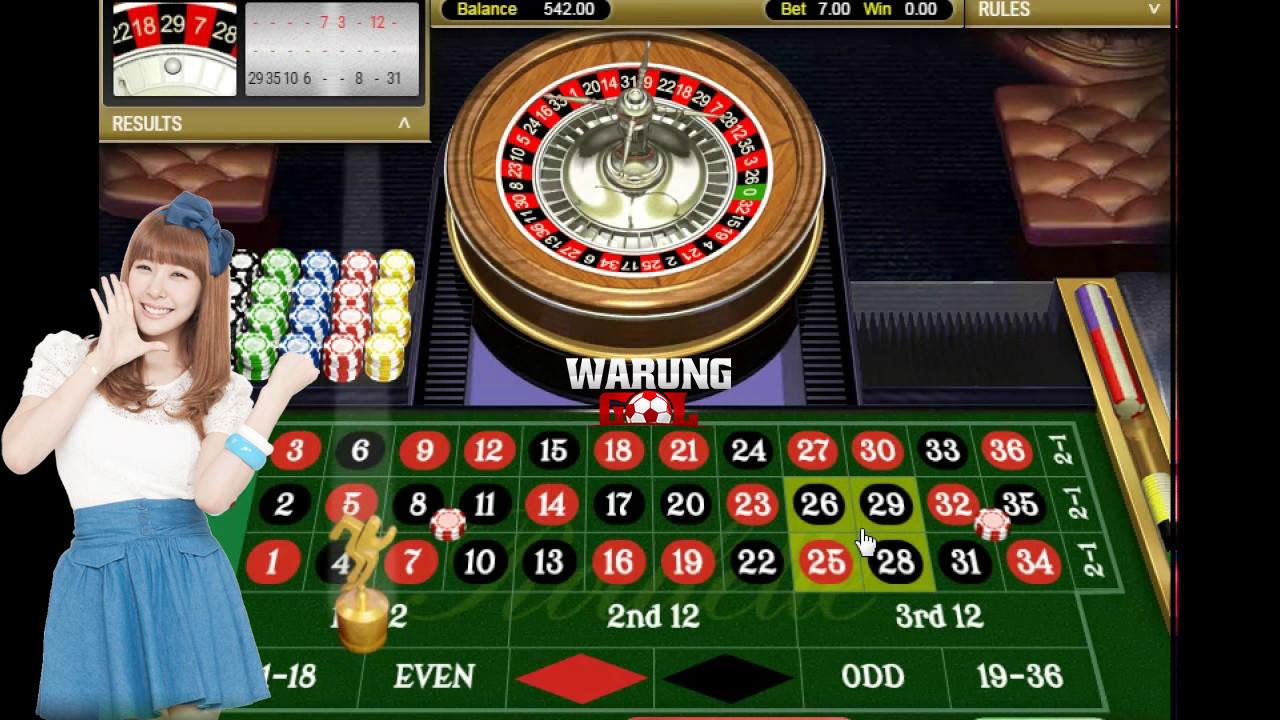Click the Balance display
Image resolution: width=1280 pixels, height=720 pixels.
(524, 10)
